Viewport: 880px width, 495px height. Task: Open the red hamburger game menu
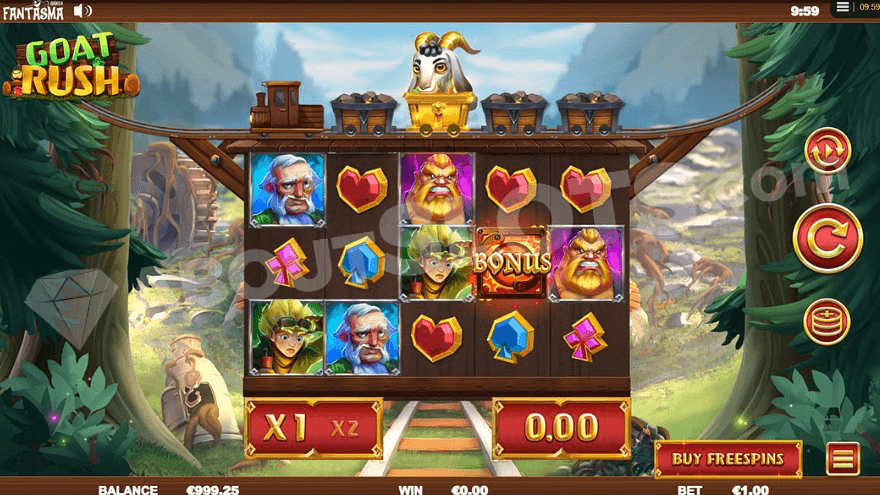click(843, 459)
